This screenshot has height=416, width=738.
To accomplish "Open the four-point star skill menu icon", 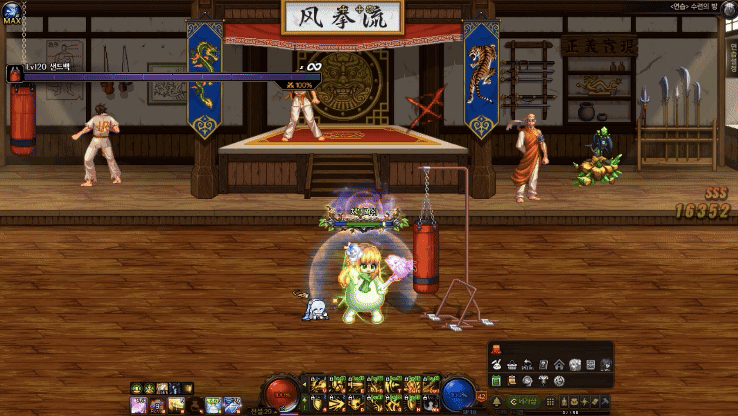I will coord(584,402).
